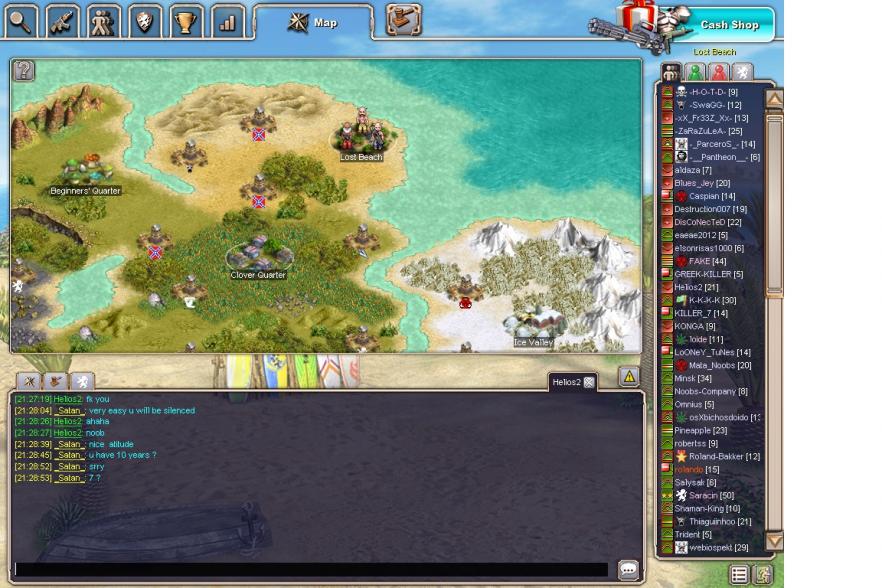Click the yellow warning triangle report button
The image size is (882, 588).
pos(629,377)
